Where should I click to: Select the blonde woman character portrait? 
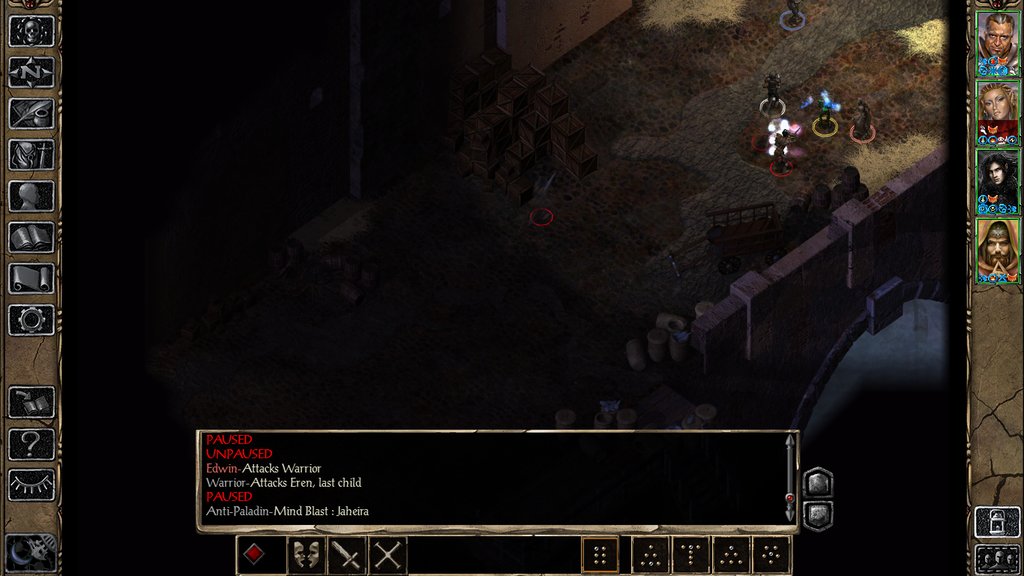click(x=997, y=110)
